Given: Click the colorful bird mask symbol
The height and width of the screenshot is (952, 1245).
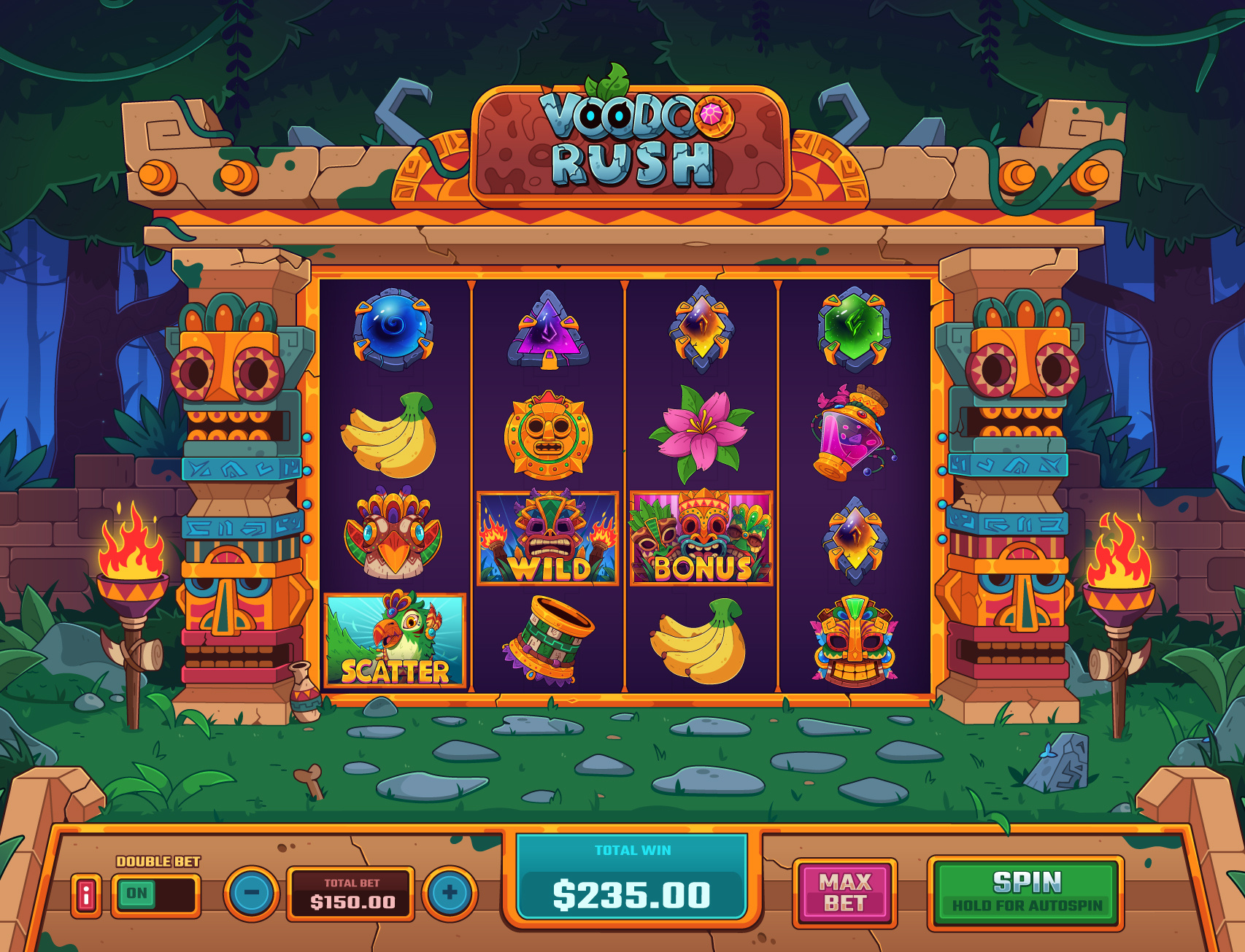Looking at the screenshot, I should [x=394, y=536].
